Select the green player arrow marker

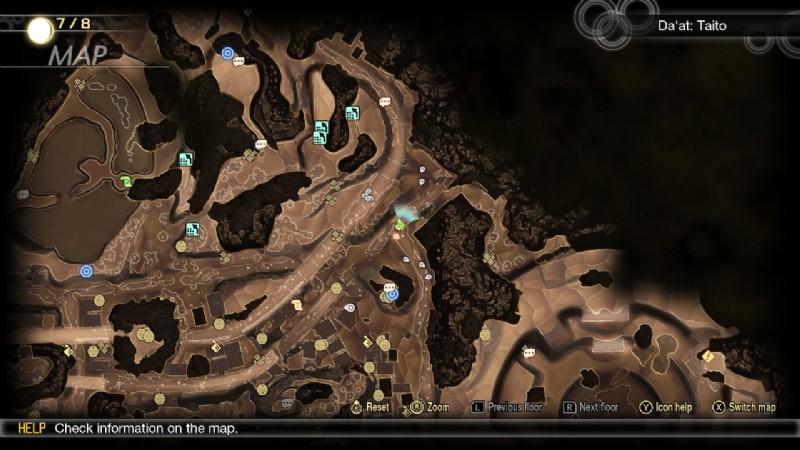tap(400, 225)
